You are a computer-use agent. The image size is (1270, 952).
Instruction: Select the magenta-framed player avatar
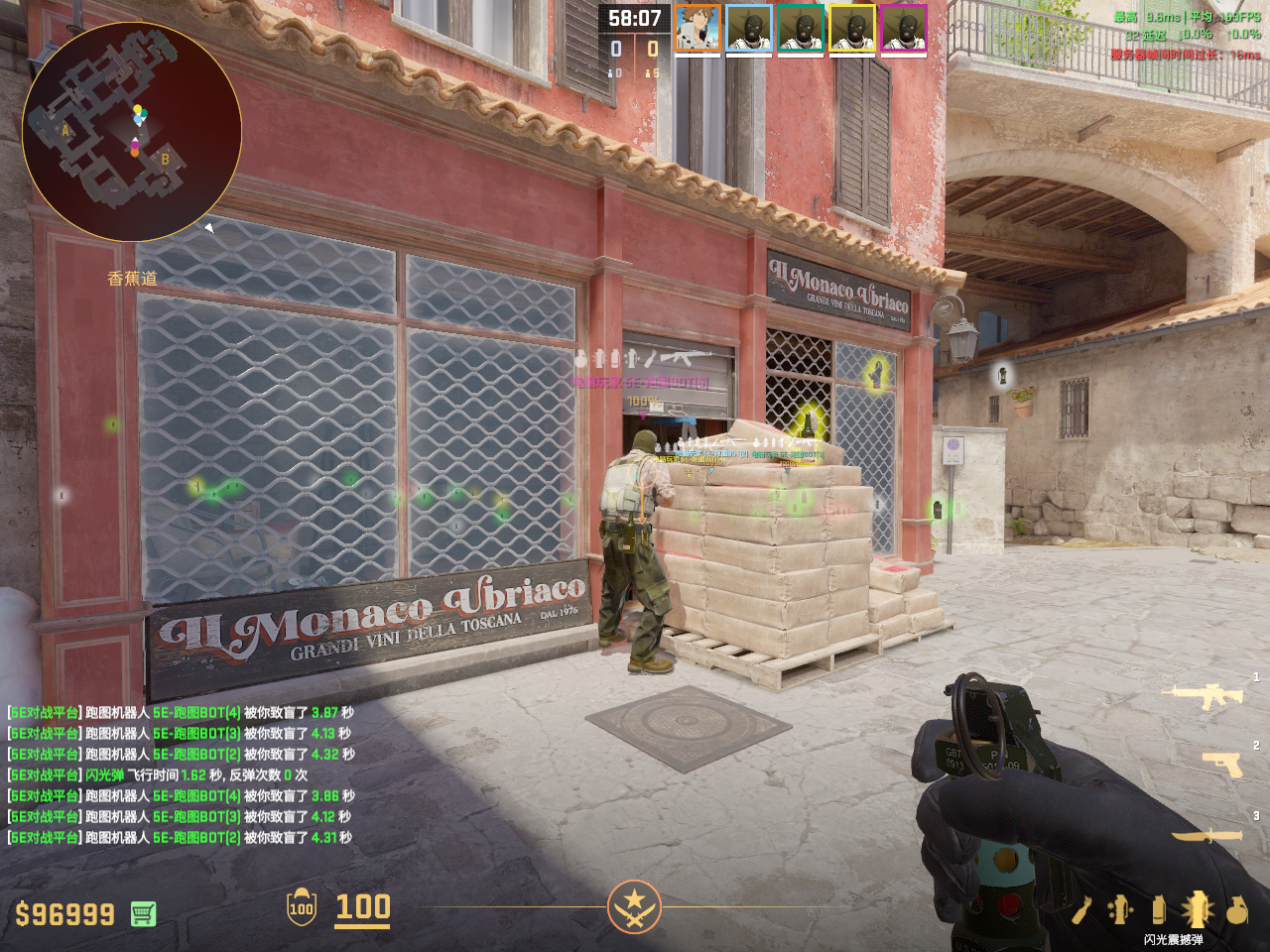tap(904, 28)
